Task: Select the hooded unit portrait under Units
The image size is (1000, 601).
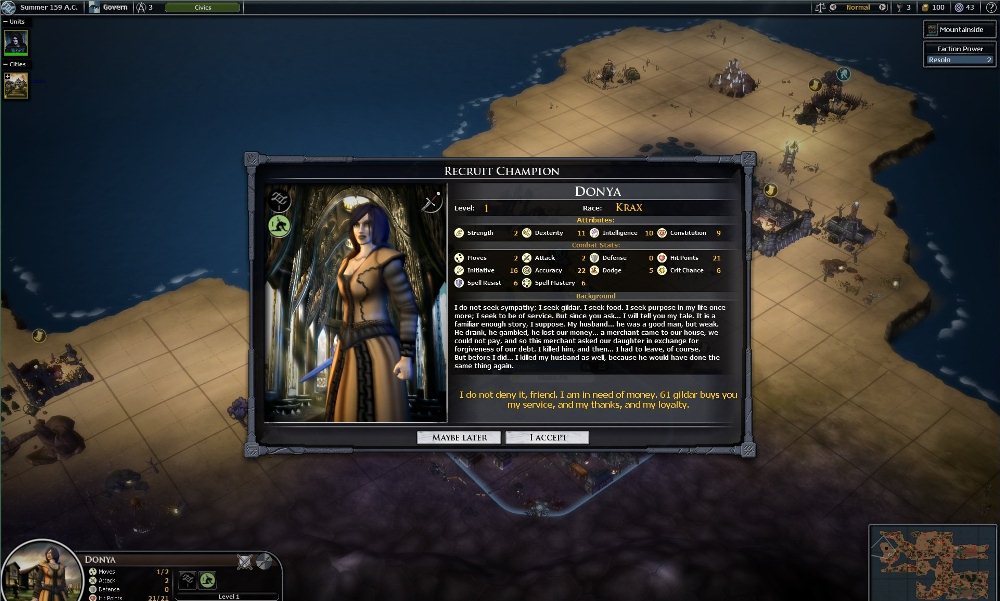Action: point(16,43)
